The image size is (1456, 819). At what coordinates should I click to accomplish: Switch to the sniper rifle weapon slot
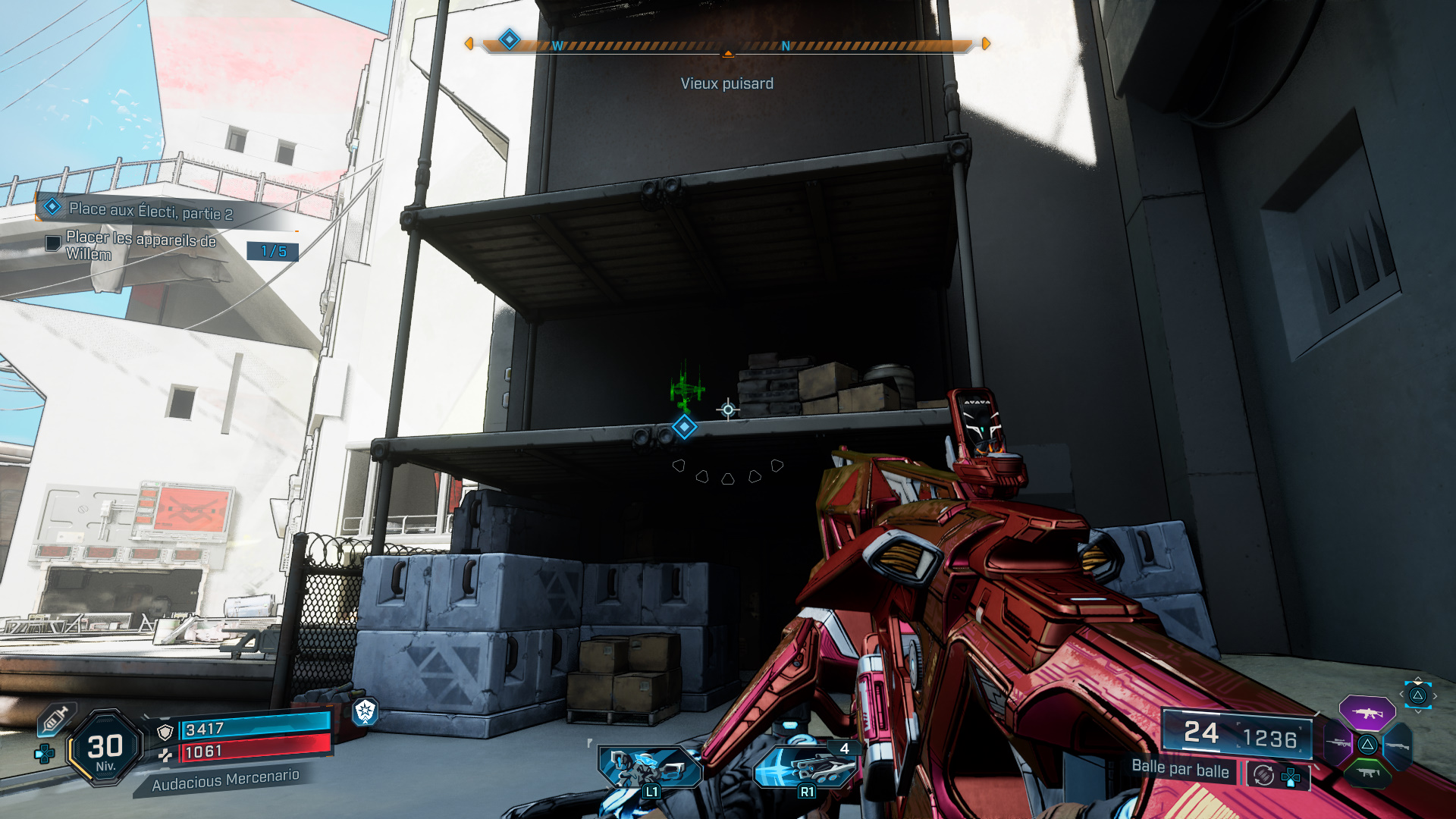1337,743
